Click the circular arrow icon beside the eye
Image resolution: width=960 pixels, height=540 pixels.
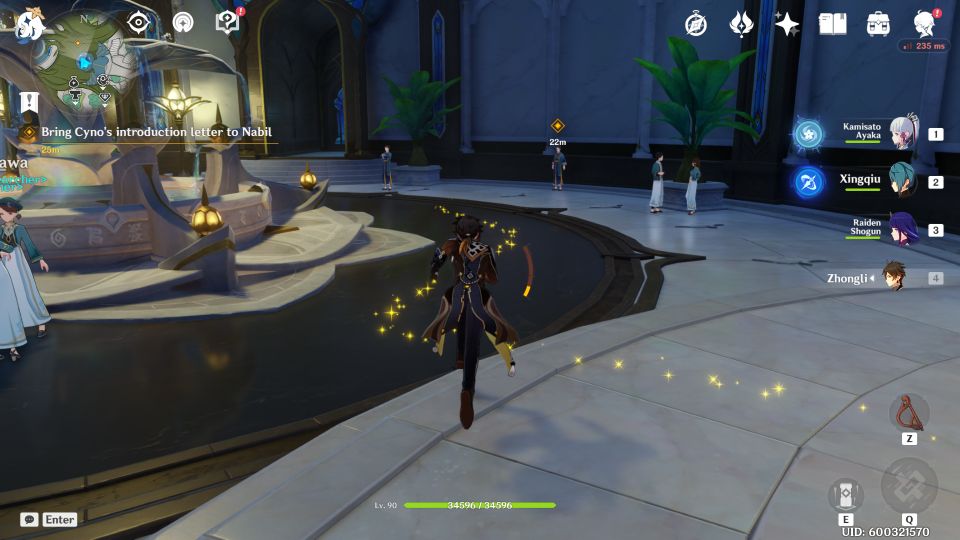[183, 22]
